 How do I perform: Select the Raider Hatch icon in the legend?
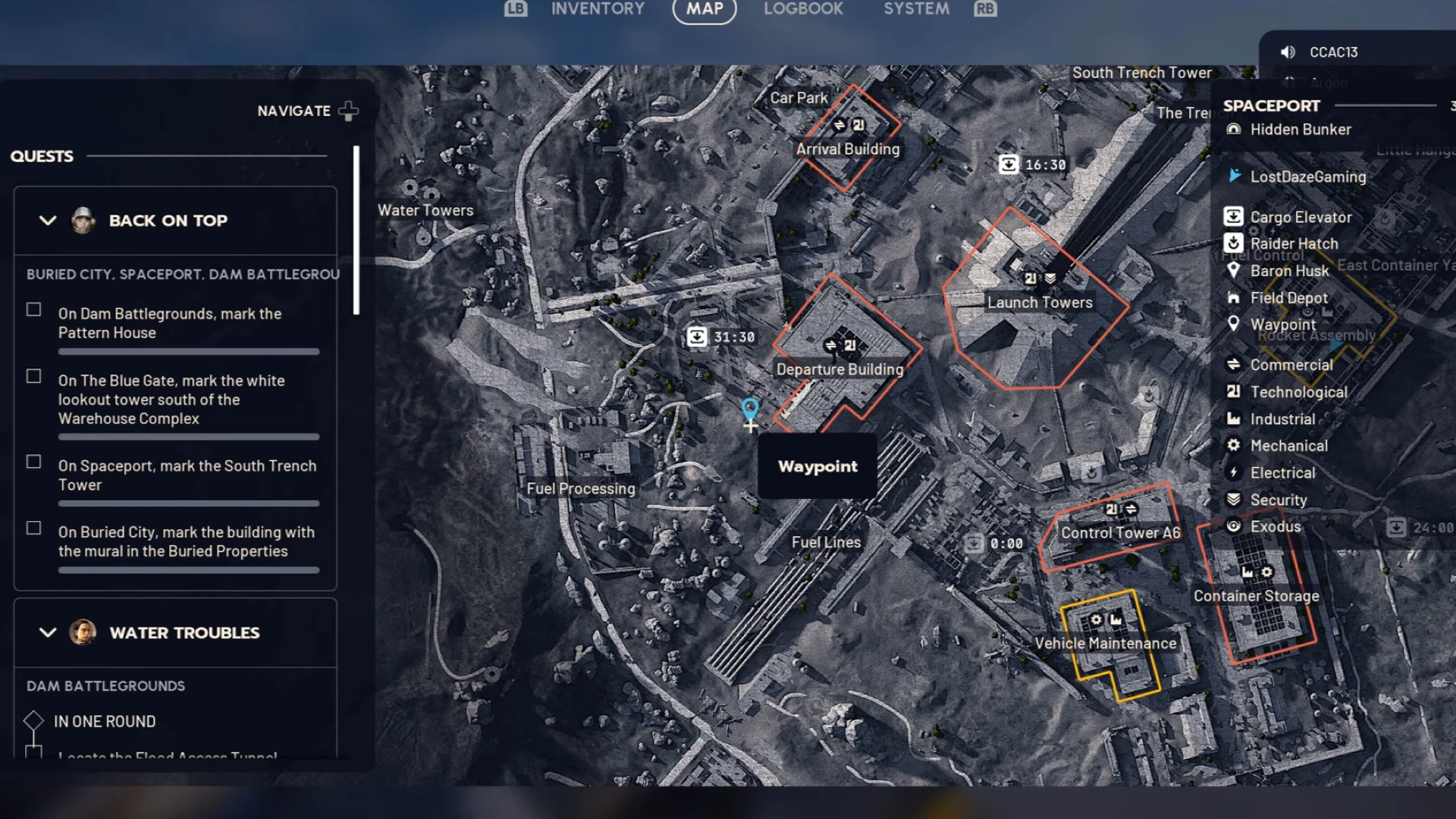tap(1235, 243)
